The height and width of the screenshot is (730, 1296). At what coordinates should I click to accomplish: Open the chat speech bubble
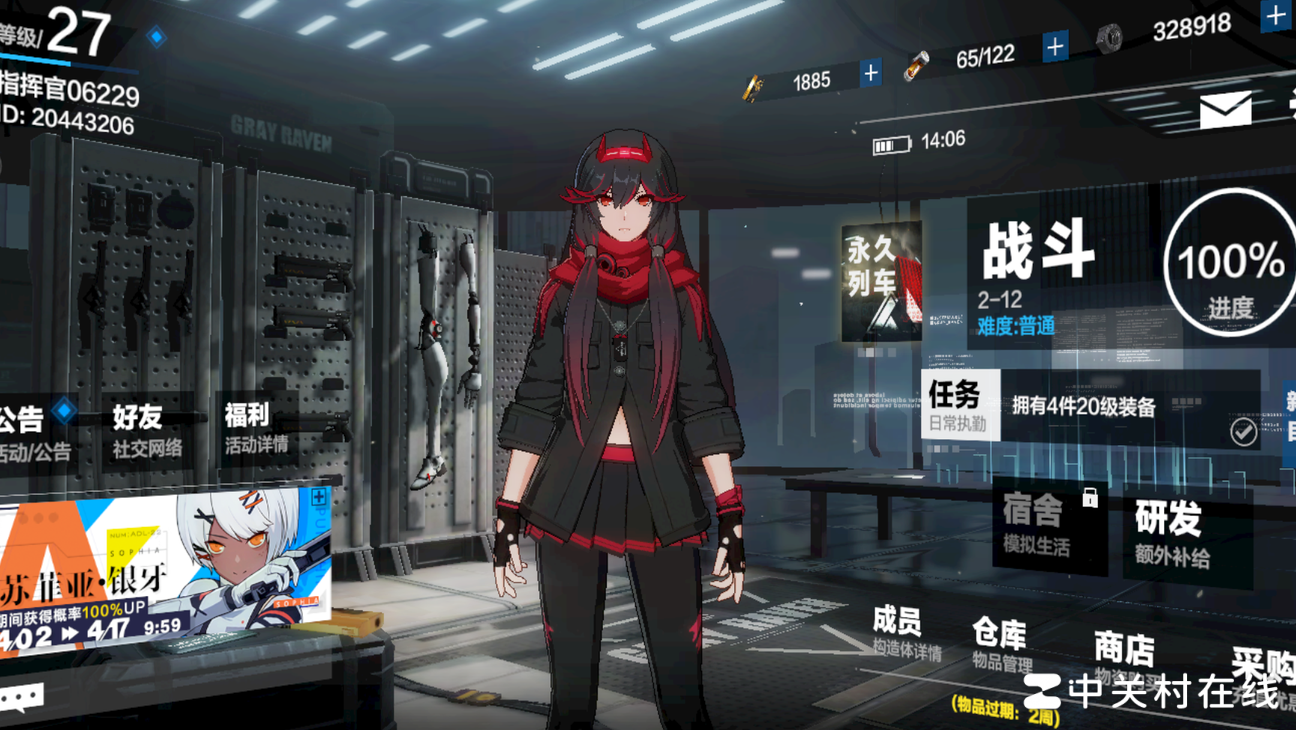point(22,696)
